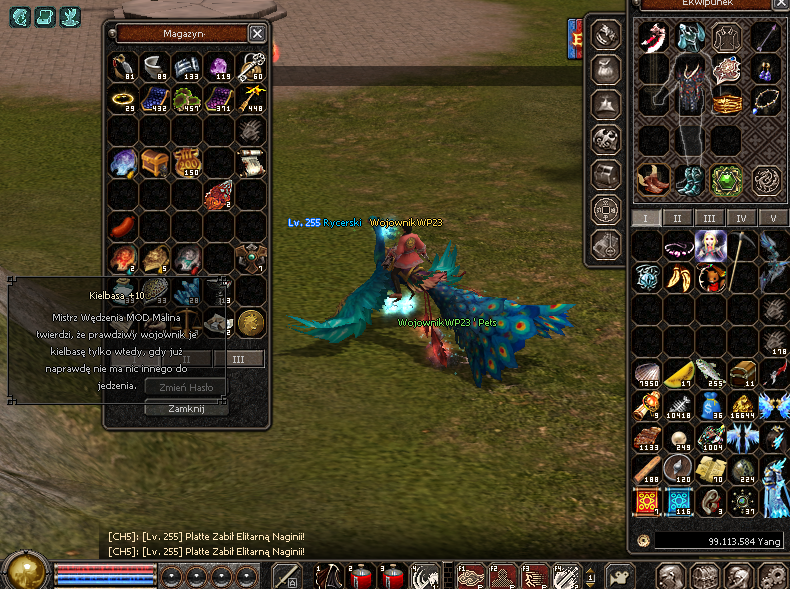Select the treasure chest in storage
Screen dimensions: 790x589
[x=154, y=161]
